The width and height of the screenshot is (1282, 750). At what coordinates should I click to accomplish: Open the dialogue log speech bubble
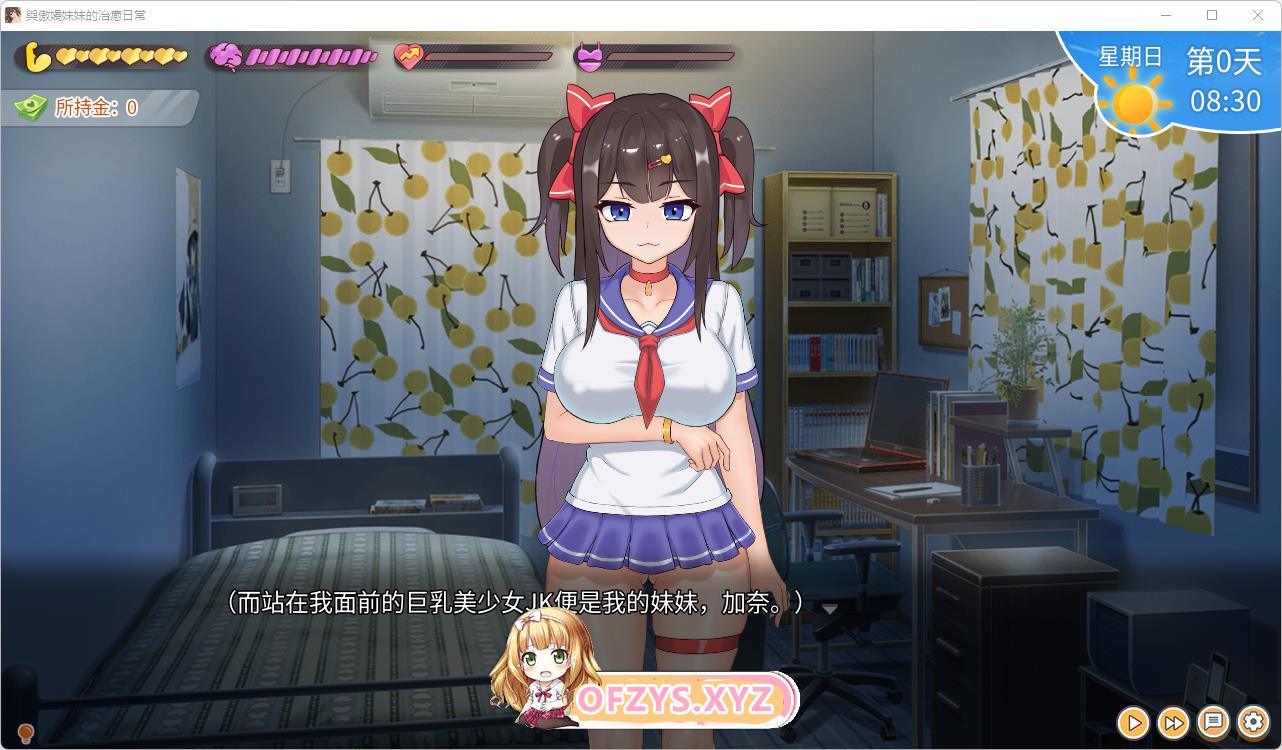tap(1213, 721)
